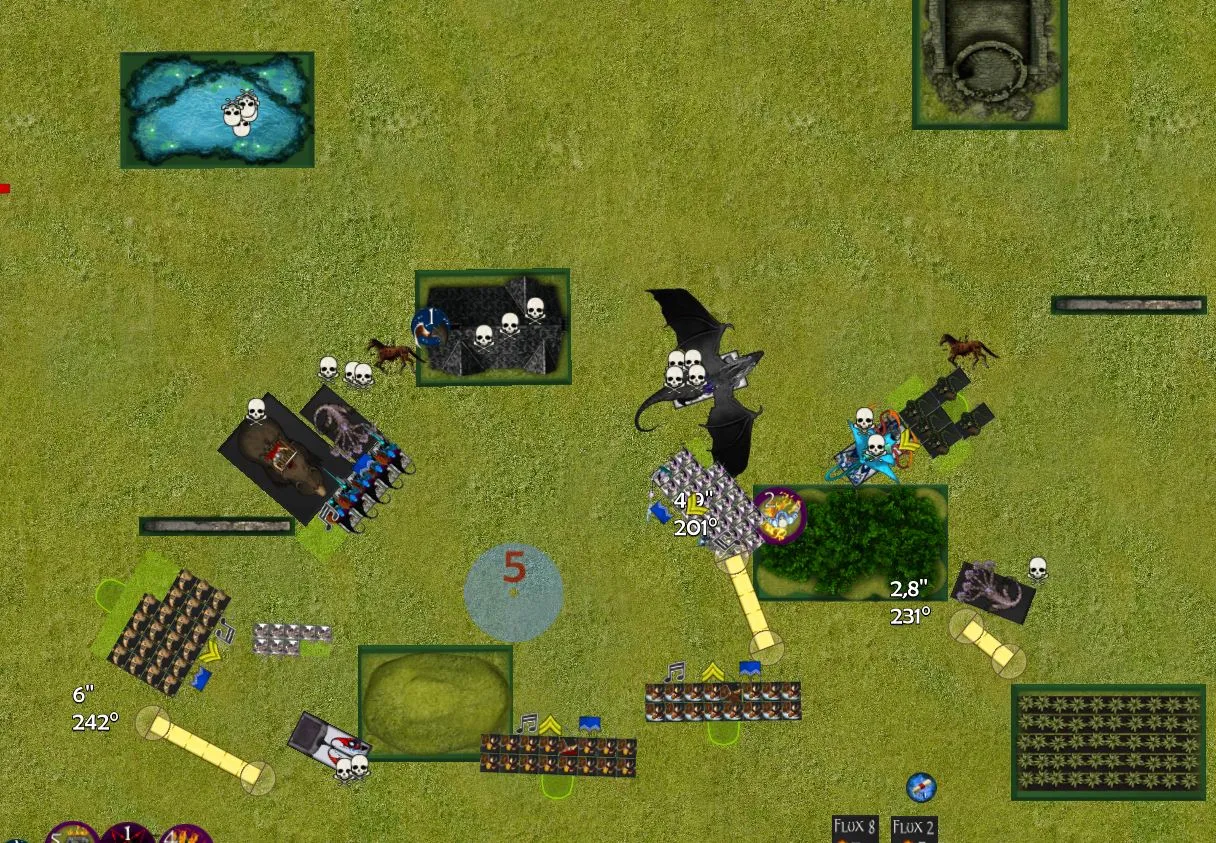The height and width of the screenshot is (843, 1216).
Task: Pick the purple spell token numbered 2
Action: (780, 515)
